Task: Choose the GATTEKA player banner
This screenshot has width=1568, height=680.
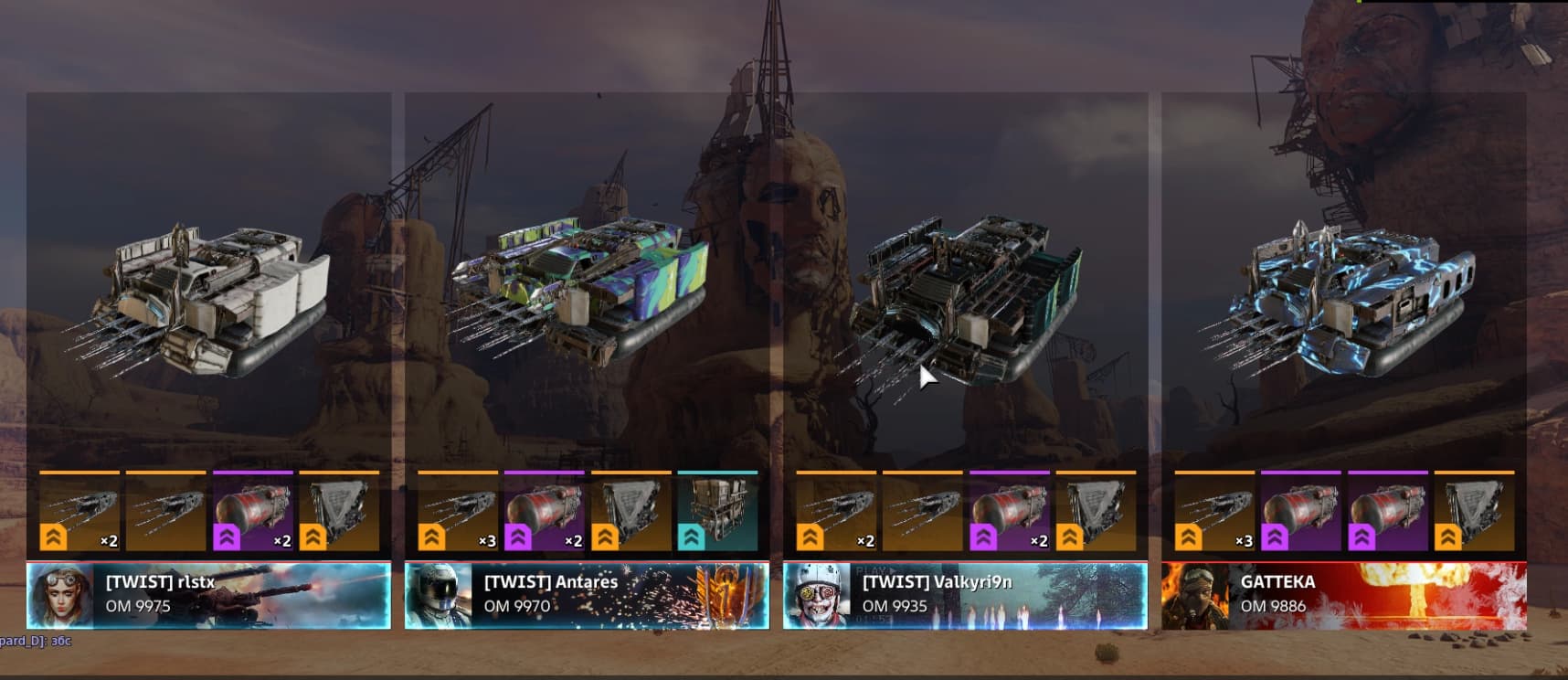Action: click(1343, 595)
